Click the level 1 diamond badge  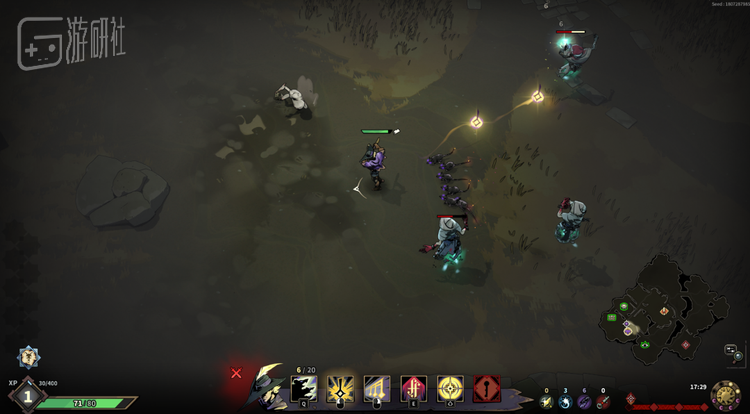click(x=28, y=395)
